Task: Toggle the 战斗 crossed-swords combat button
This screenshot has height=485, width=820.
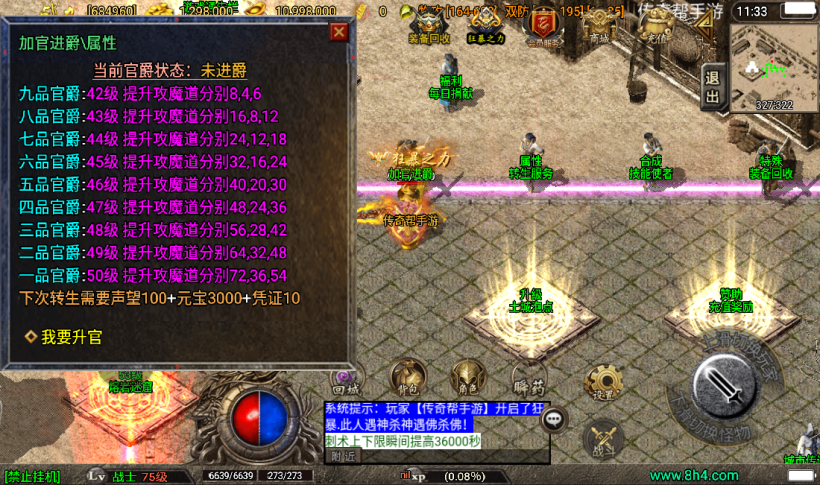Action: 603,440
